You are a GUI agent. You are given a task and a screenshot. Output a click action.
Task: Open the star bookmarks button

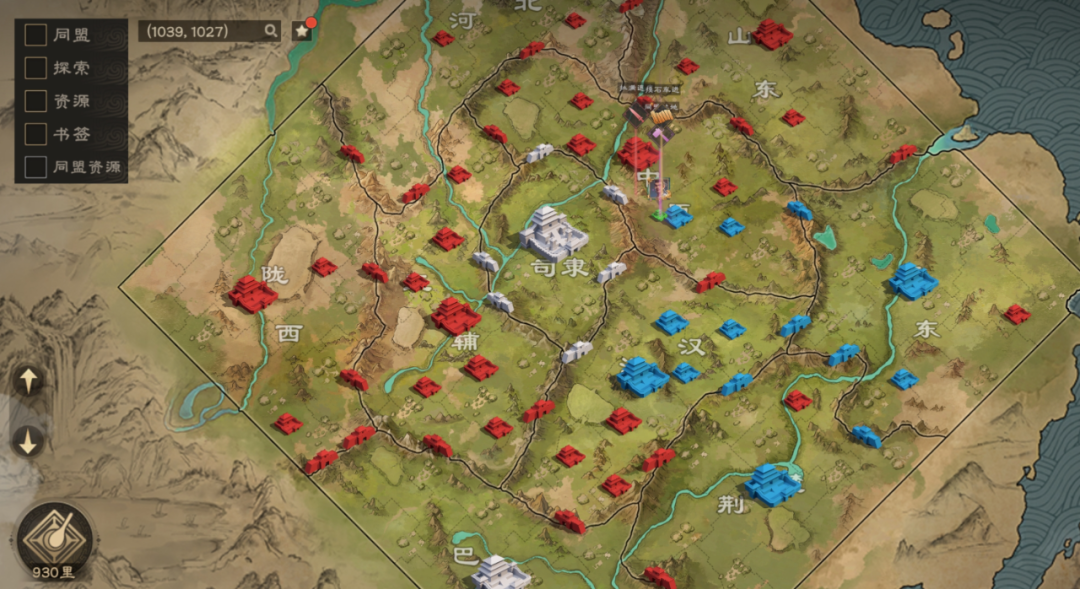[302, 32]
